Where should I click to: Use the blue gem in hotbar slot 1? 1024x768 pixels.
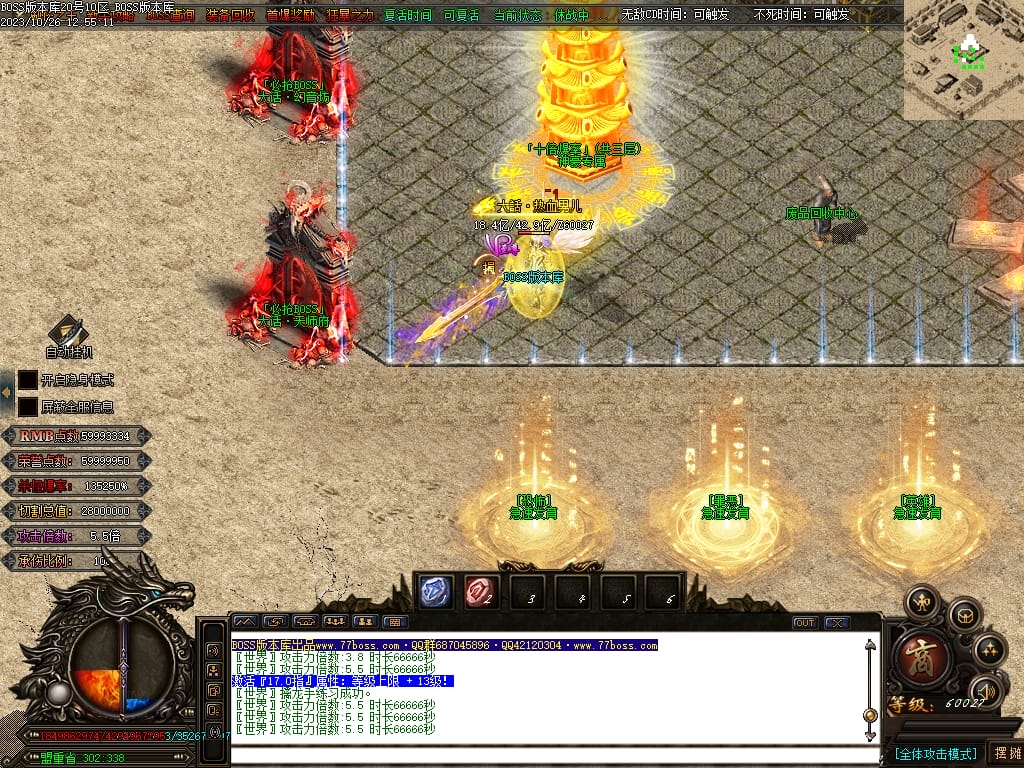(435, 592)
